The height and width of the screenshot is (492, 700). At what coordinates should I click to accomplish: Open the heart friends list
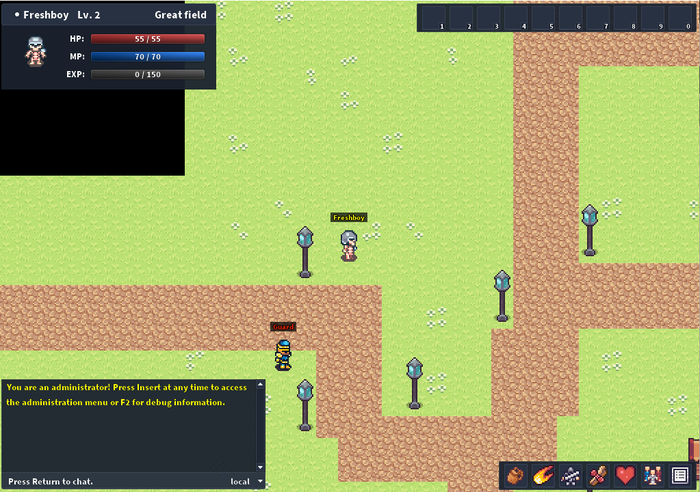625,475
